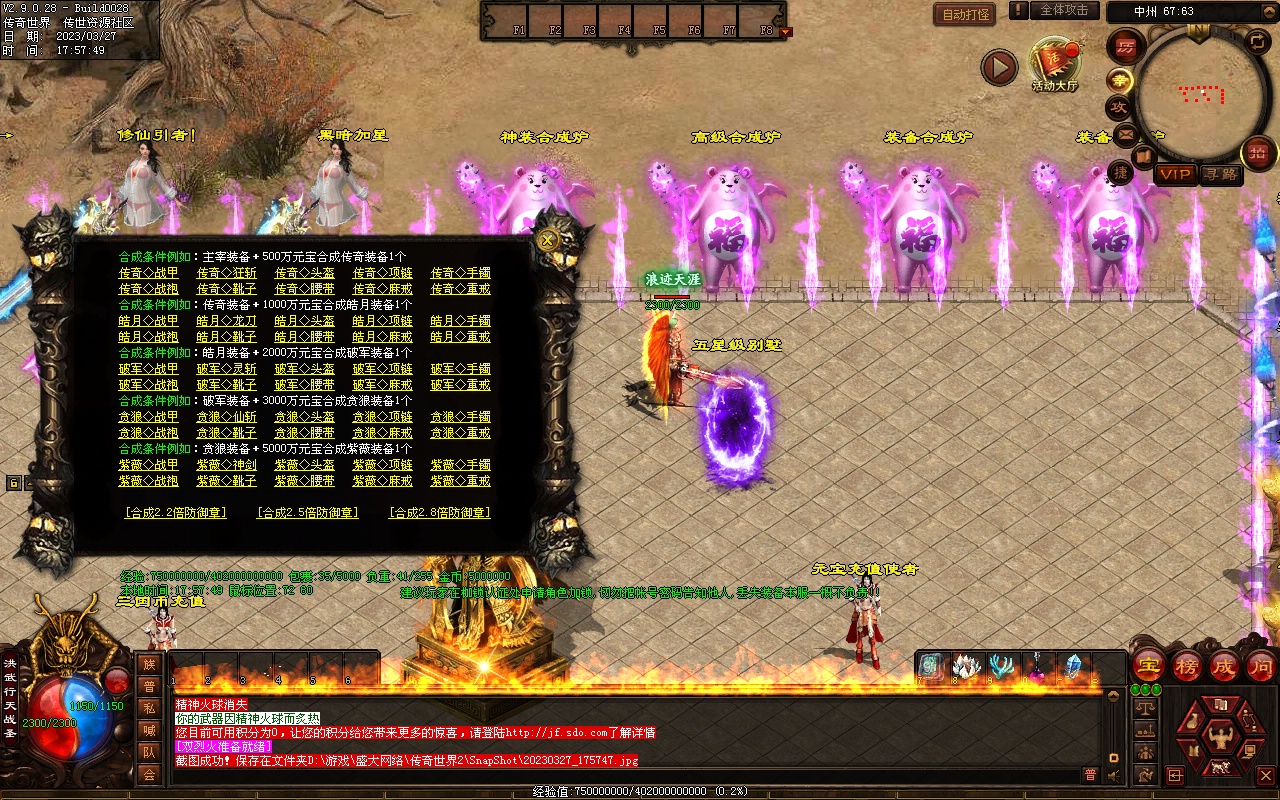Use the pink potion hotbar slot
The image size is (1280, 800).
click(x=1039, y=666)
